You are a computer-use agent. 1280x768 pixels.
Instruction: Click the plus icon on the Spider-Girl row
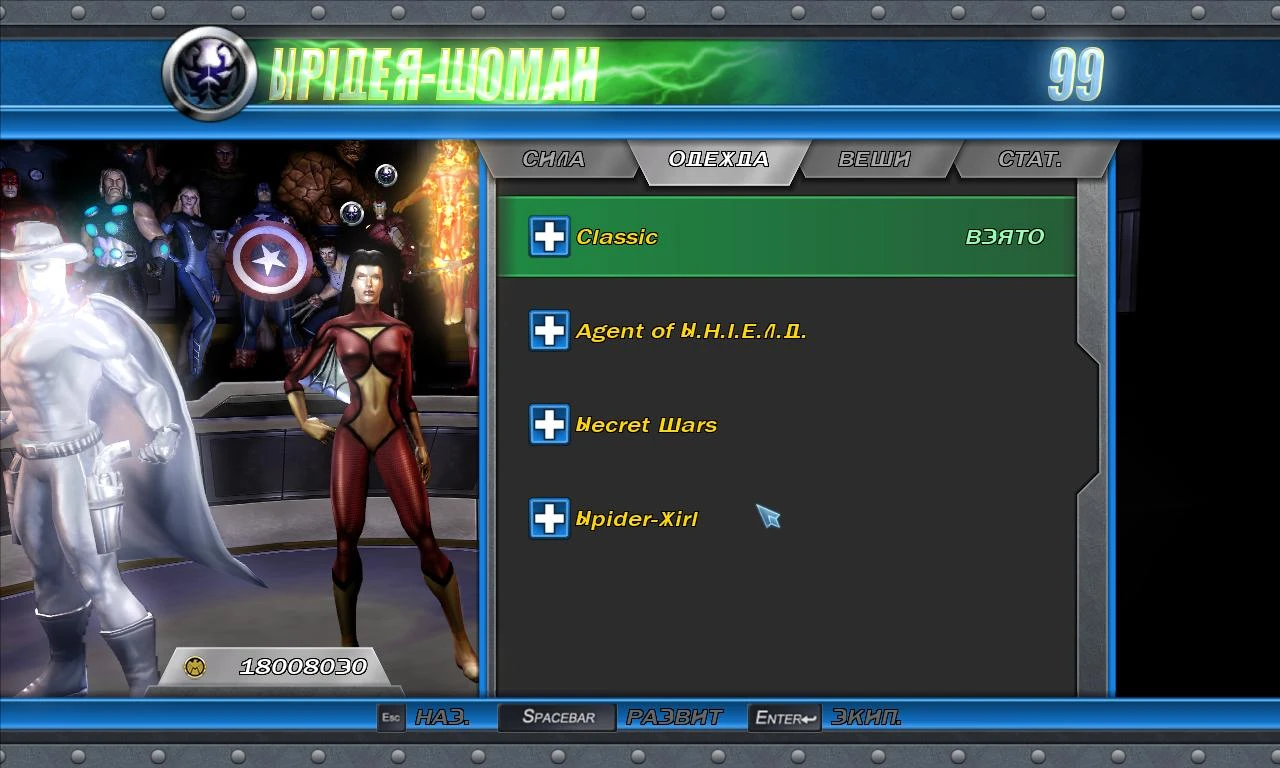pos(548,518)
